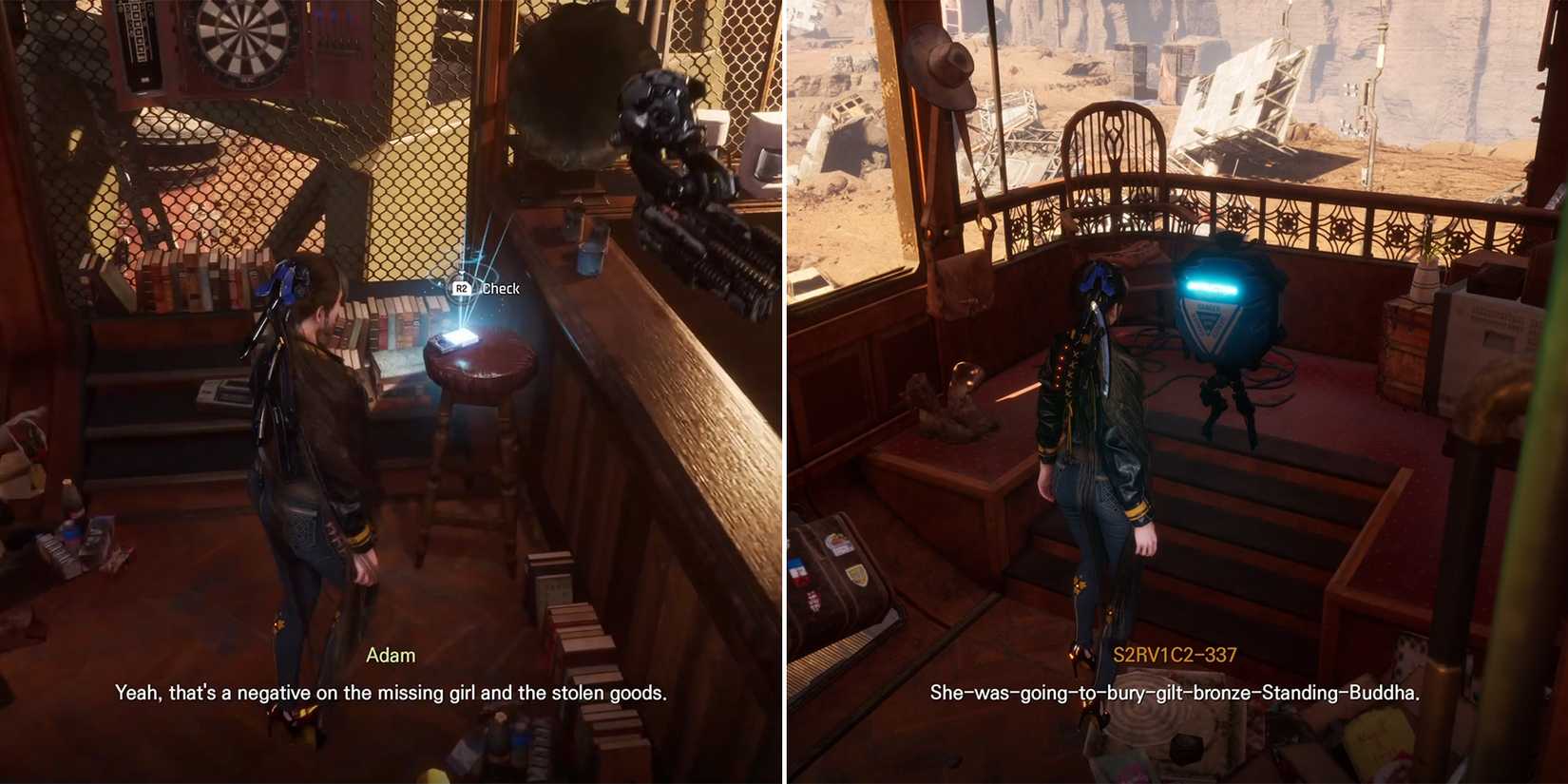Click the R2 button prompt icon
Image resolution: width=1568 pixels, height=784 pixels.
click(460, 286)
